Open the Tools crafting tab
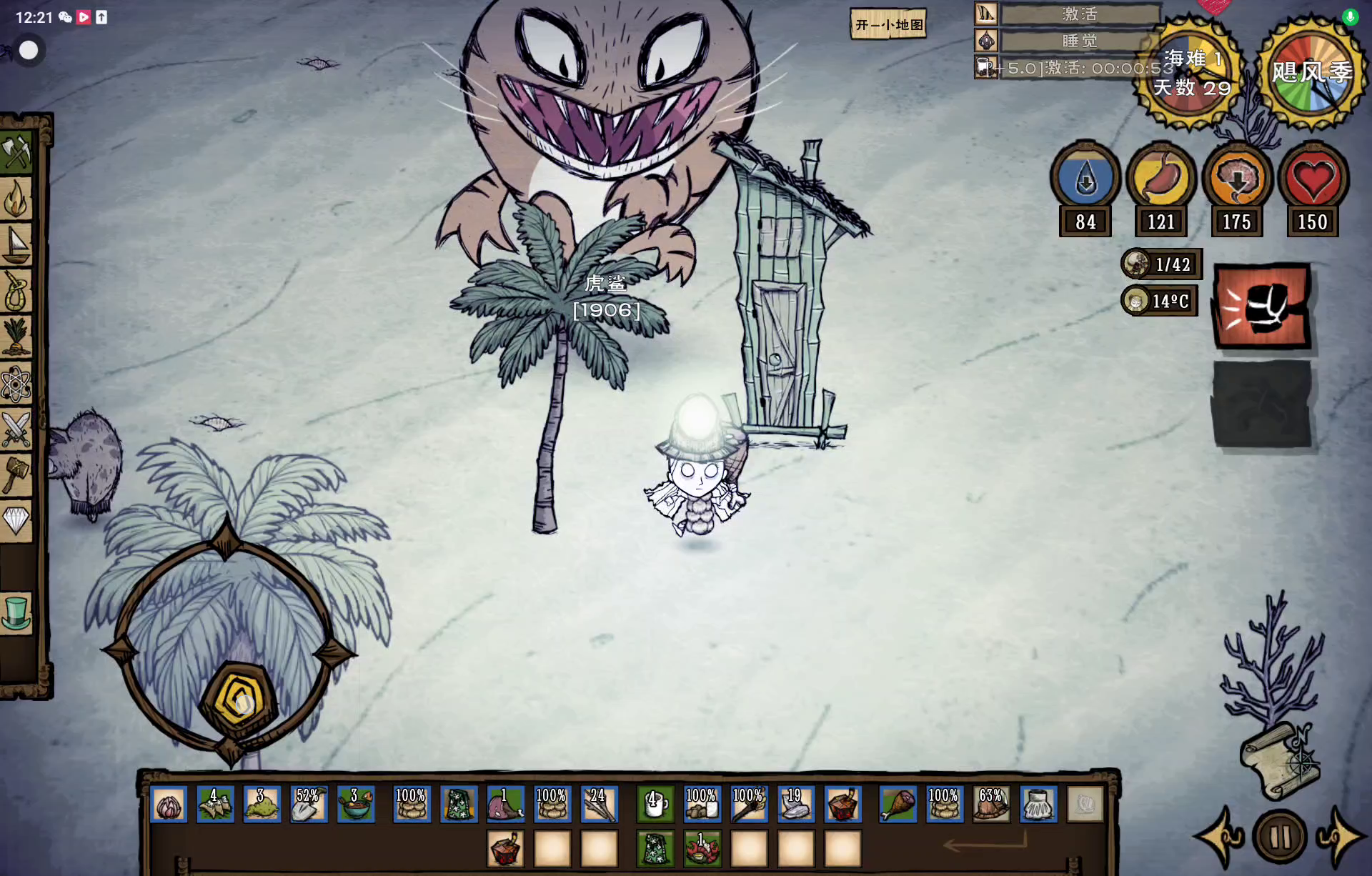1372x876 pixels. pyautogui.click(x=16, y=151)
